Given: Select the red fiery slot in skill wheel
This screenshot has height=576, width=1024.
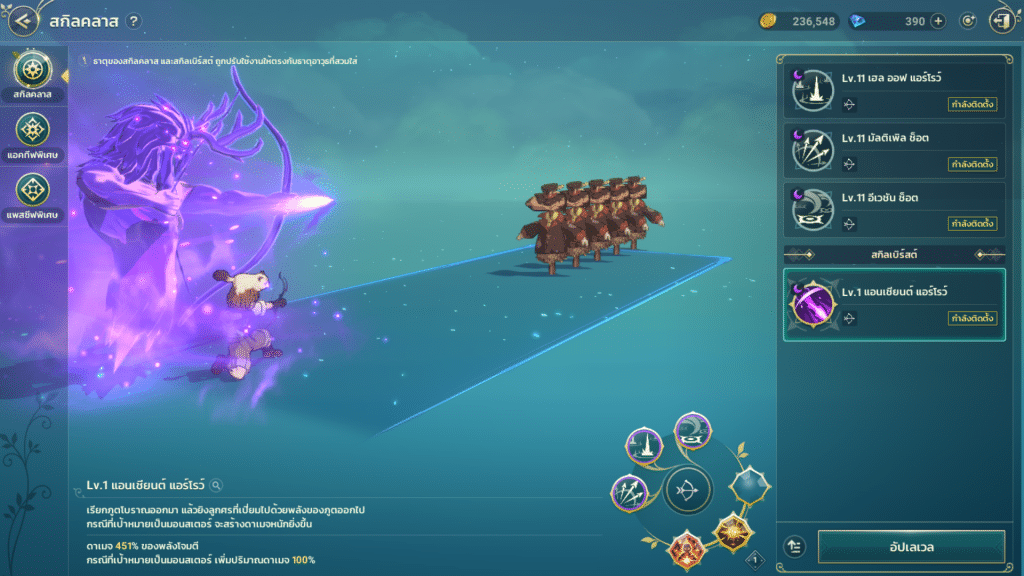Looking at the screenshot, I should [688, 548].
